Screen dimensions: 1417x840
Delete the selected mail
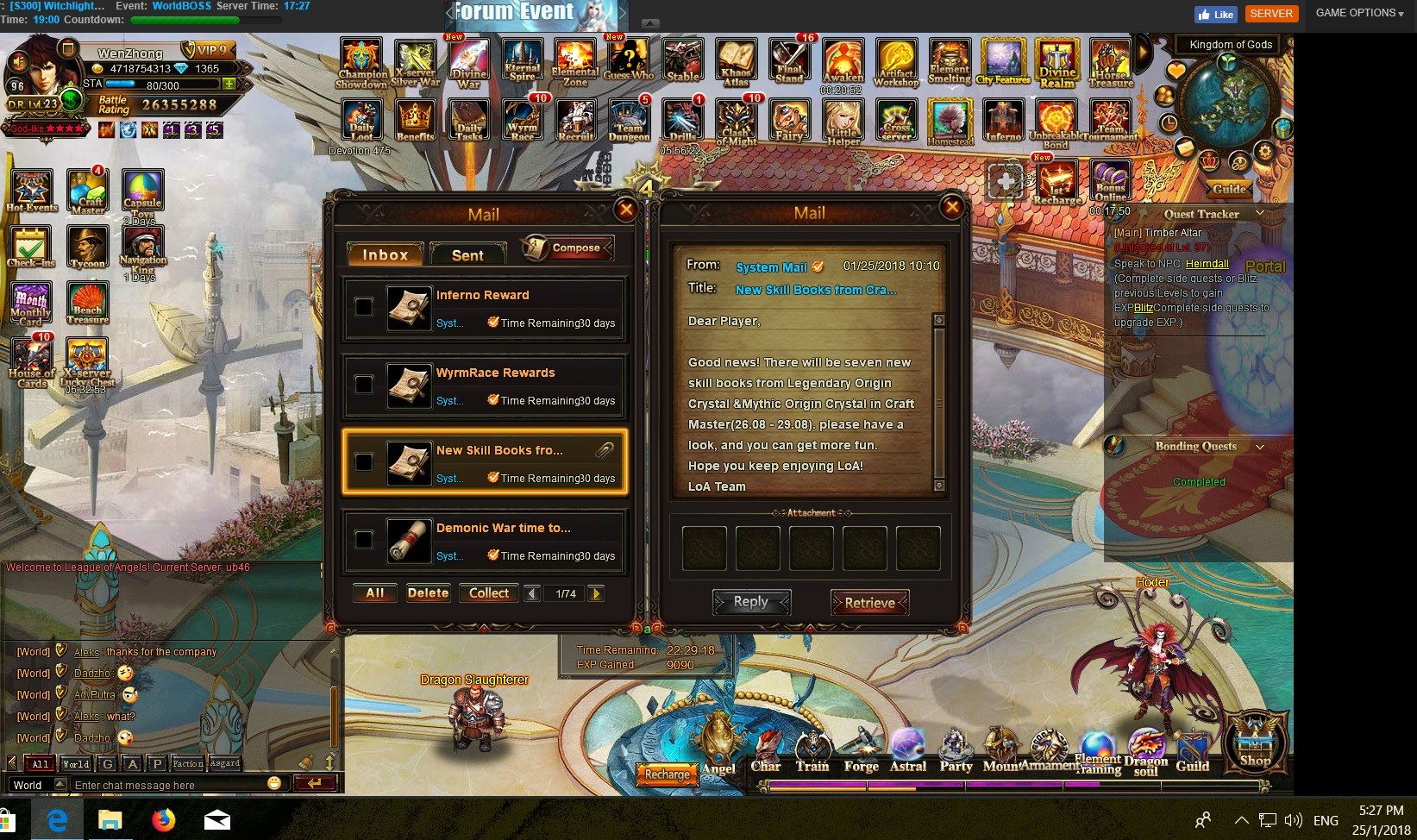[428, 593]
